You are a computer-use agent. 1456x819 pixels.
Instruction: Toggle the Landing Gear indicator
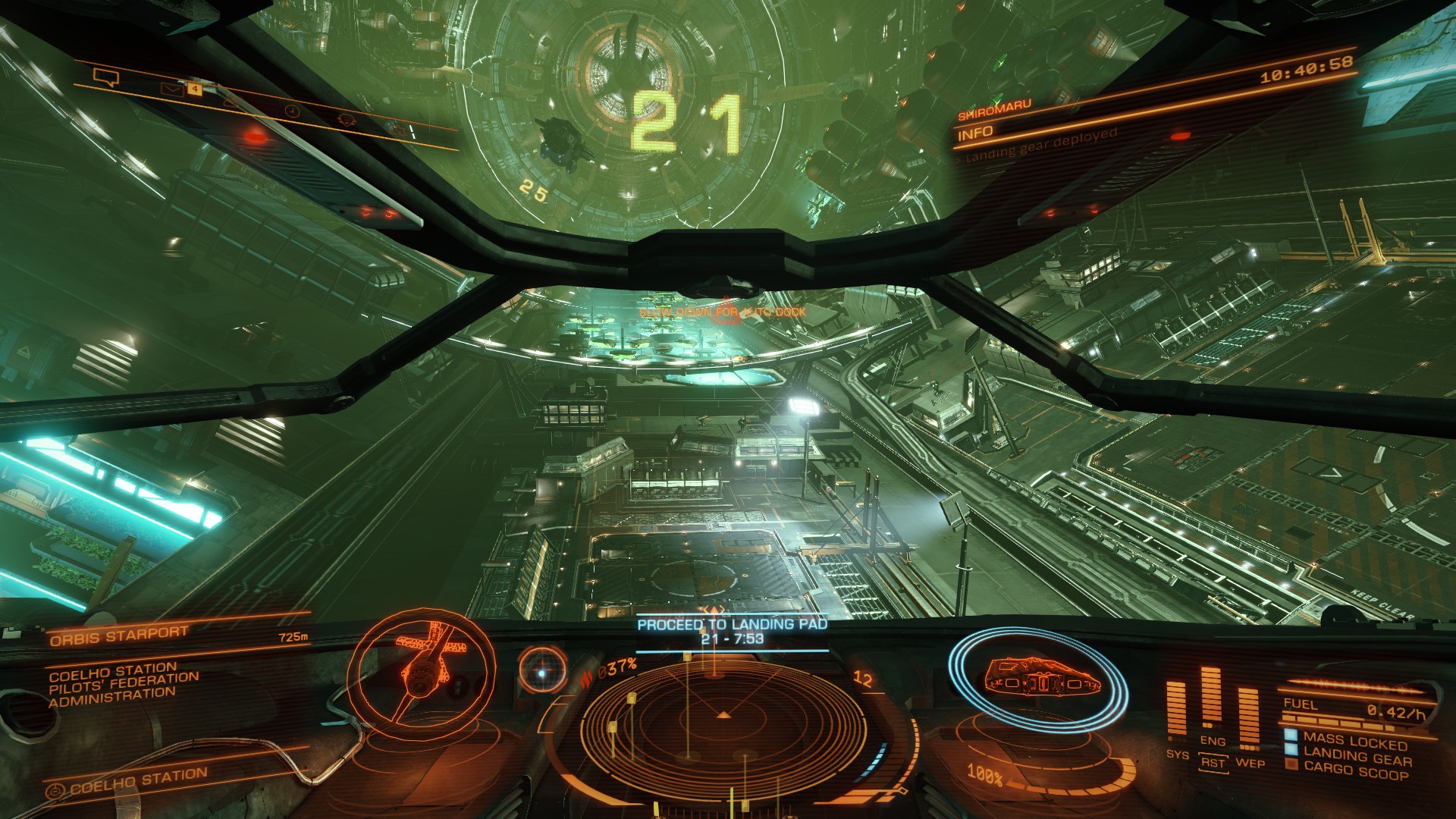coord(1356,756)
